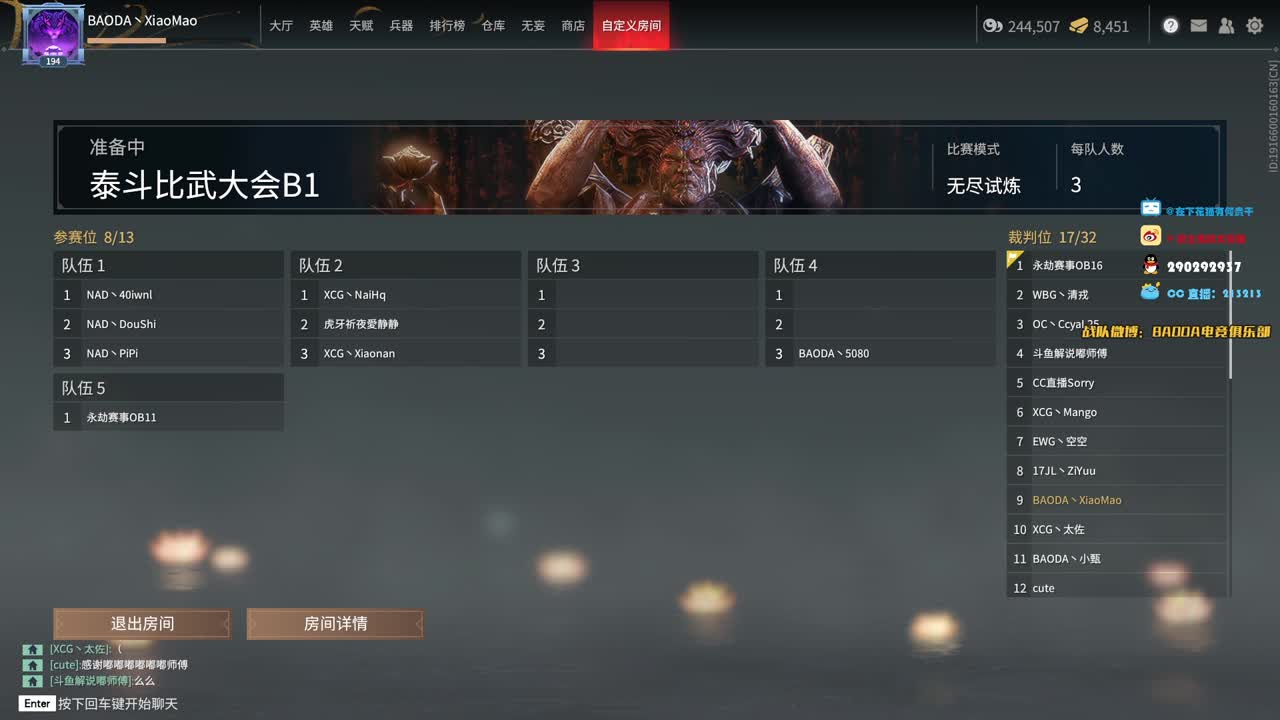
Task: Open 房间详情 room details
Action: 335,623
